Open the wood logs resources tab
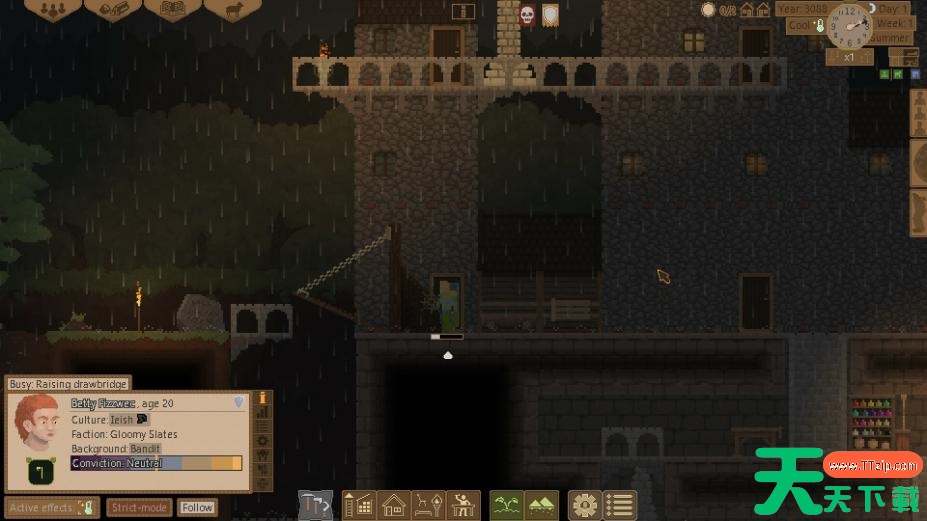927x521 pixels. (x=112, y=8)
